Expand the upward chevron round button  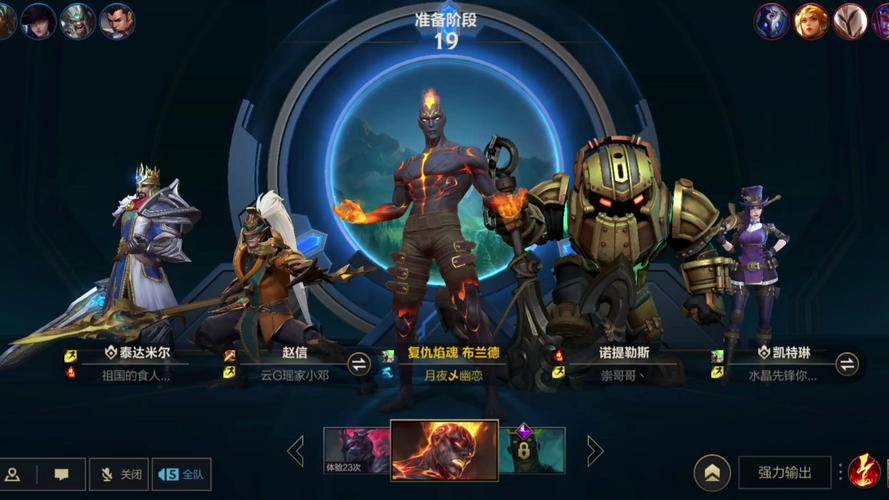pyautogui.click(x=712, y=472)
